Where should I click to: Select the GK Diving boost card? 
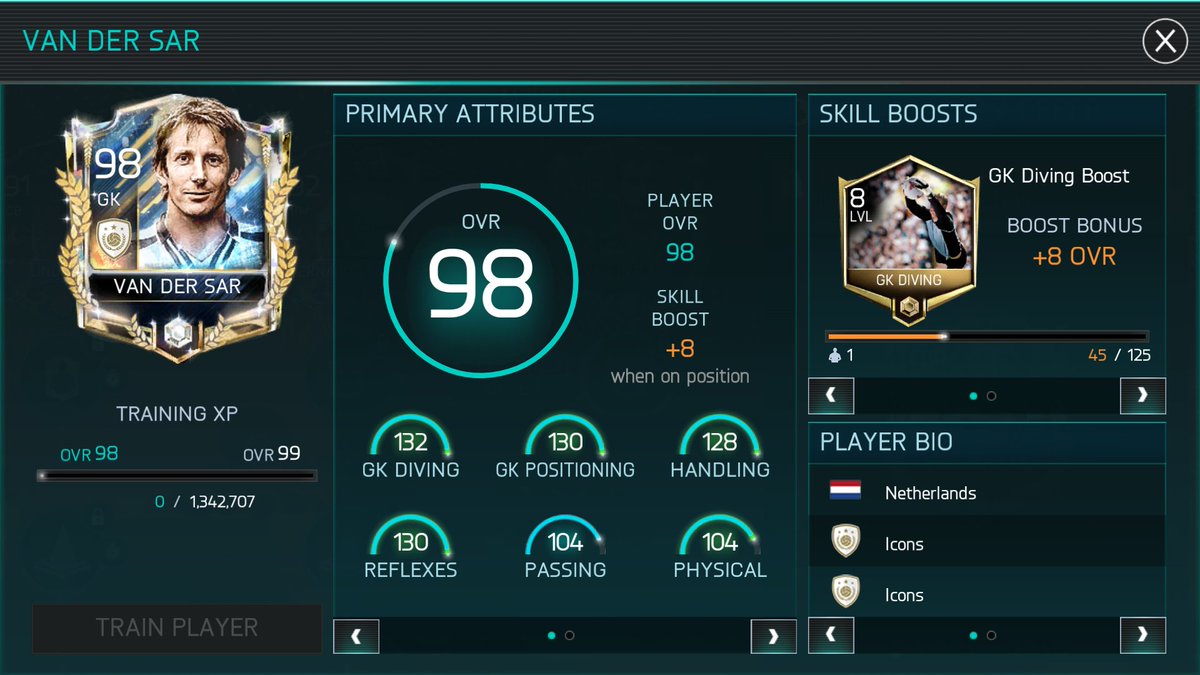pos(908,240)
